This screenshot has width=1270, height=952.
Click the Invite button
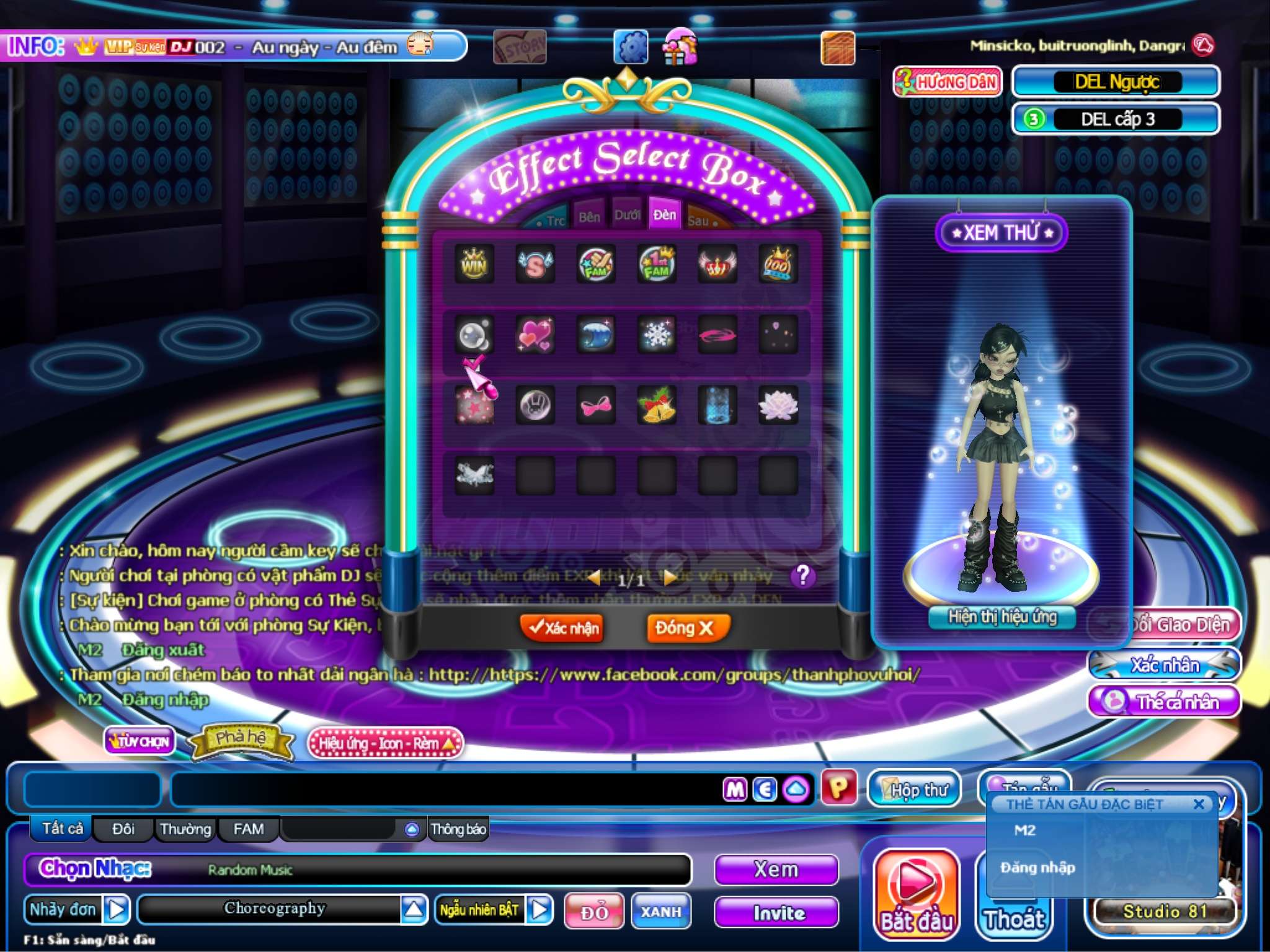(777, 912)
